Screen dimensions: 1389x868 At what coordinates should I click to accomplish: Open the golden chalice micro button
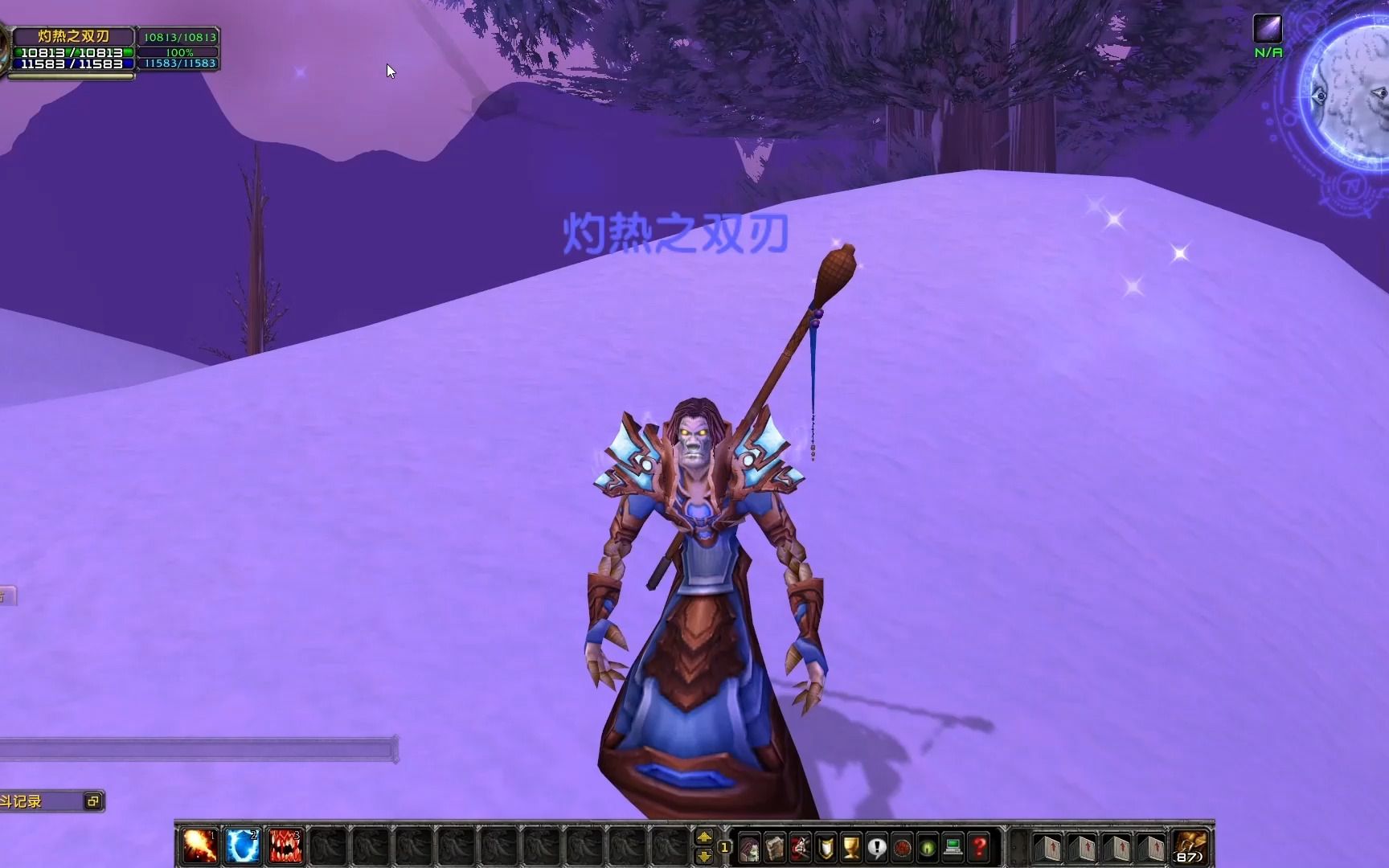coord(851,847)
